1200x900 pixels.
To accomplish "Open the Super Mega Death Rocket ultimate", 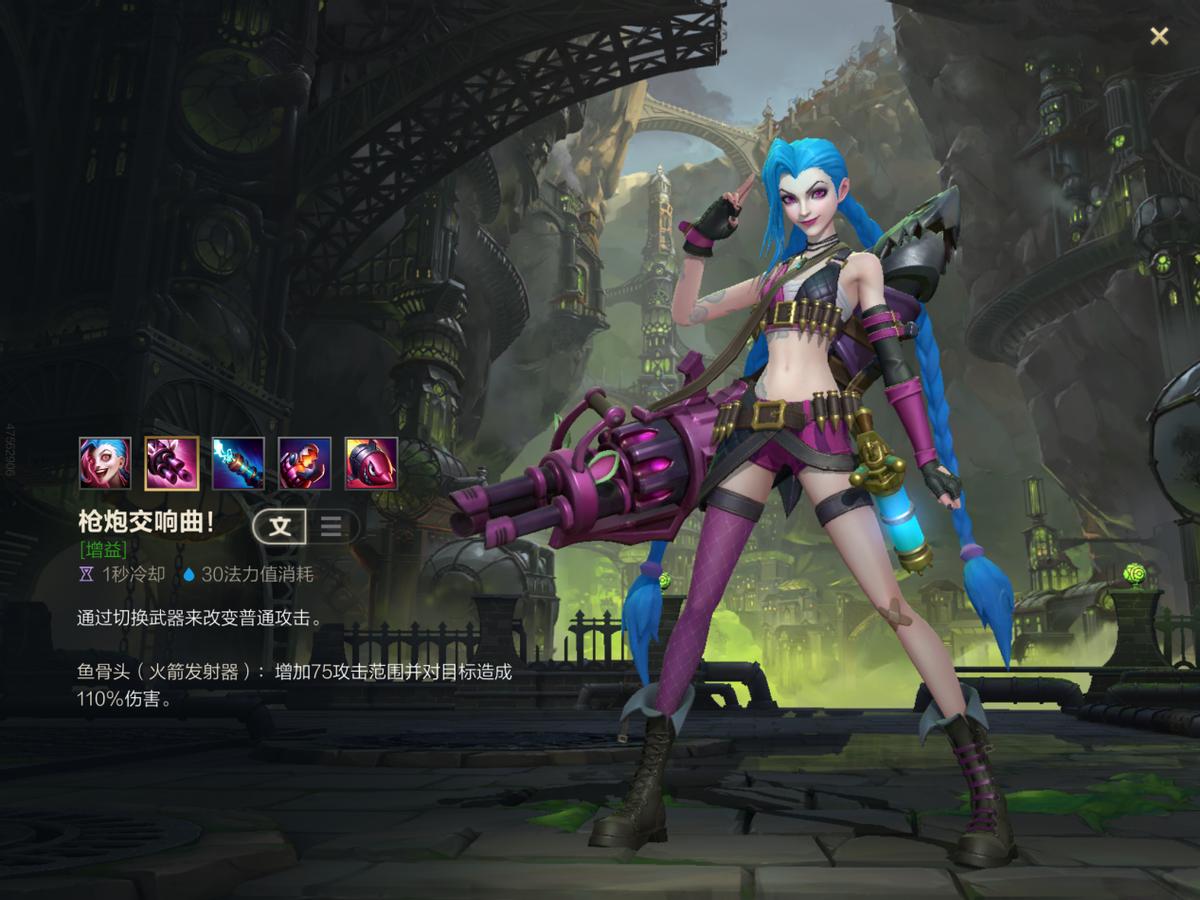I will [371, 463].
